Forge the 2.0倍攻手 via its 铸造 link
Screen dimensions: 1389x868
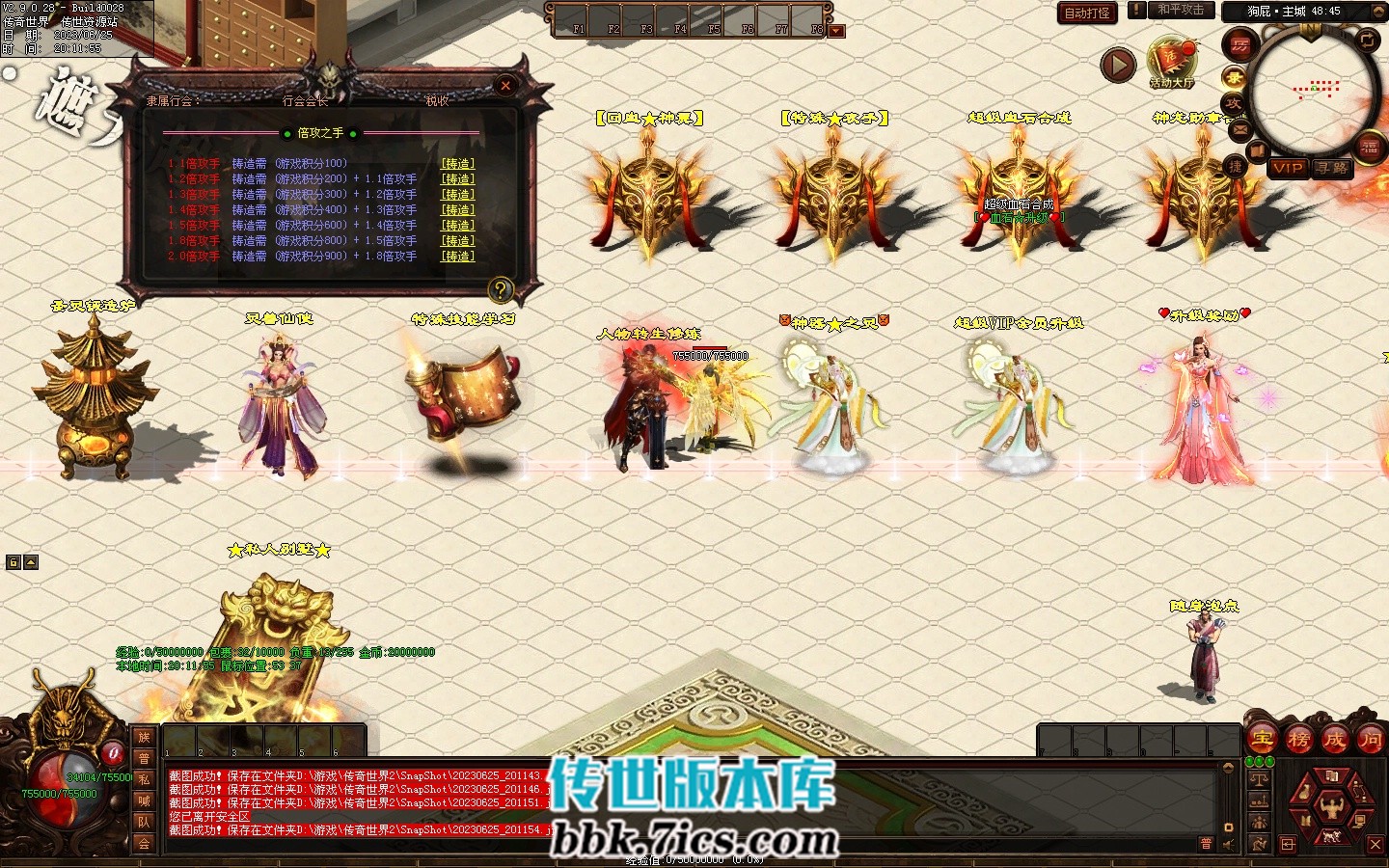458,257
